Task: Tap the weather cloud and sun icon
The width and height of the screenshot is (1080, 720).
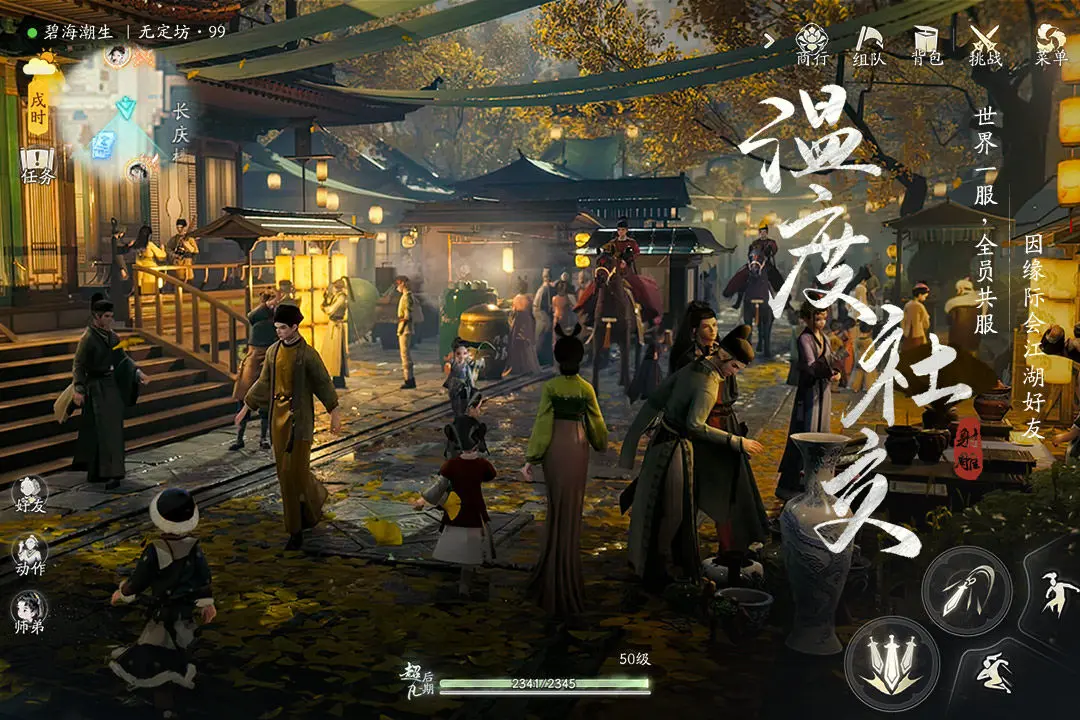Action: click(40, 66)
